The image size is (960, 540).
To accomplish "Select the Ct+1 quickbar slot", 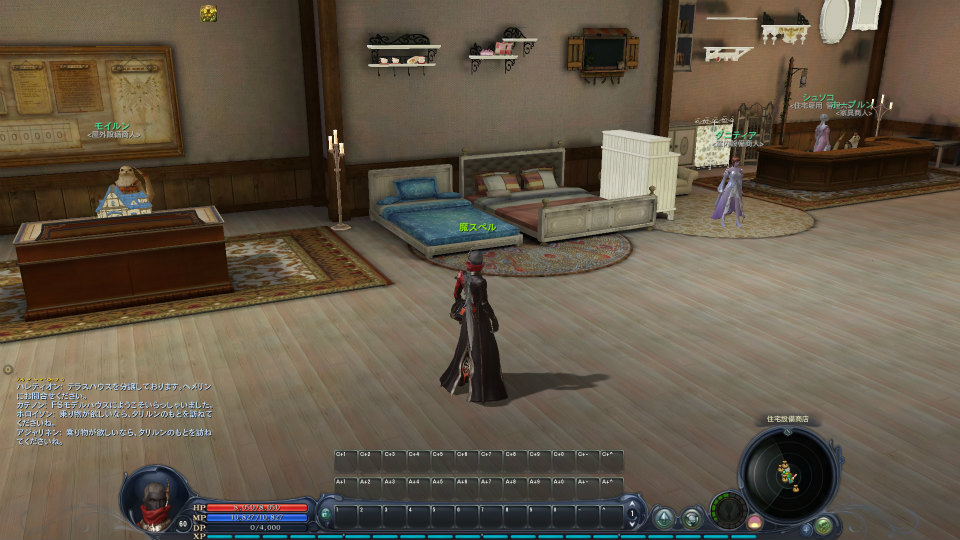I will (344, 460).
